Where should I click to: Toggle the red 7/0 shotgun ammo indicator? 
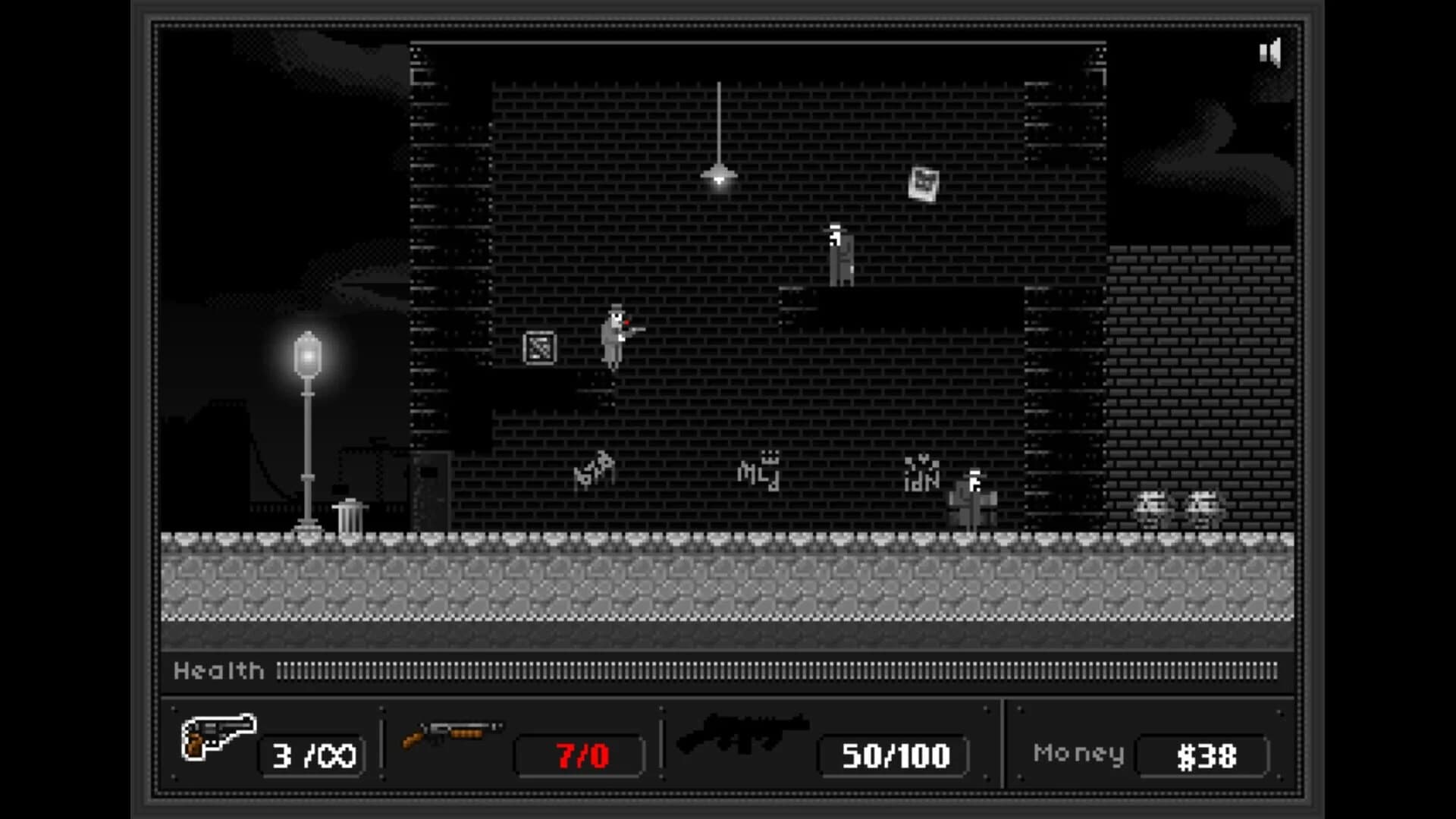click(579, 755)
